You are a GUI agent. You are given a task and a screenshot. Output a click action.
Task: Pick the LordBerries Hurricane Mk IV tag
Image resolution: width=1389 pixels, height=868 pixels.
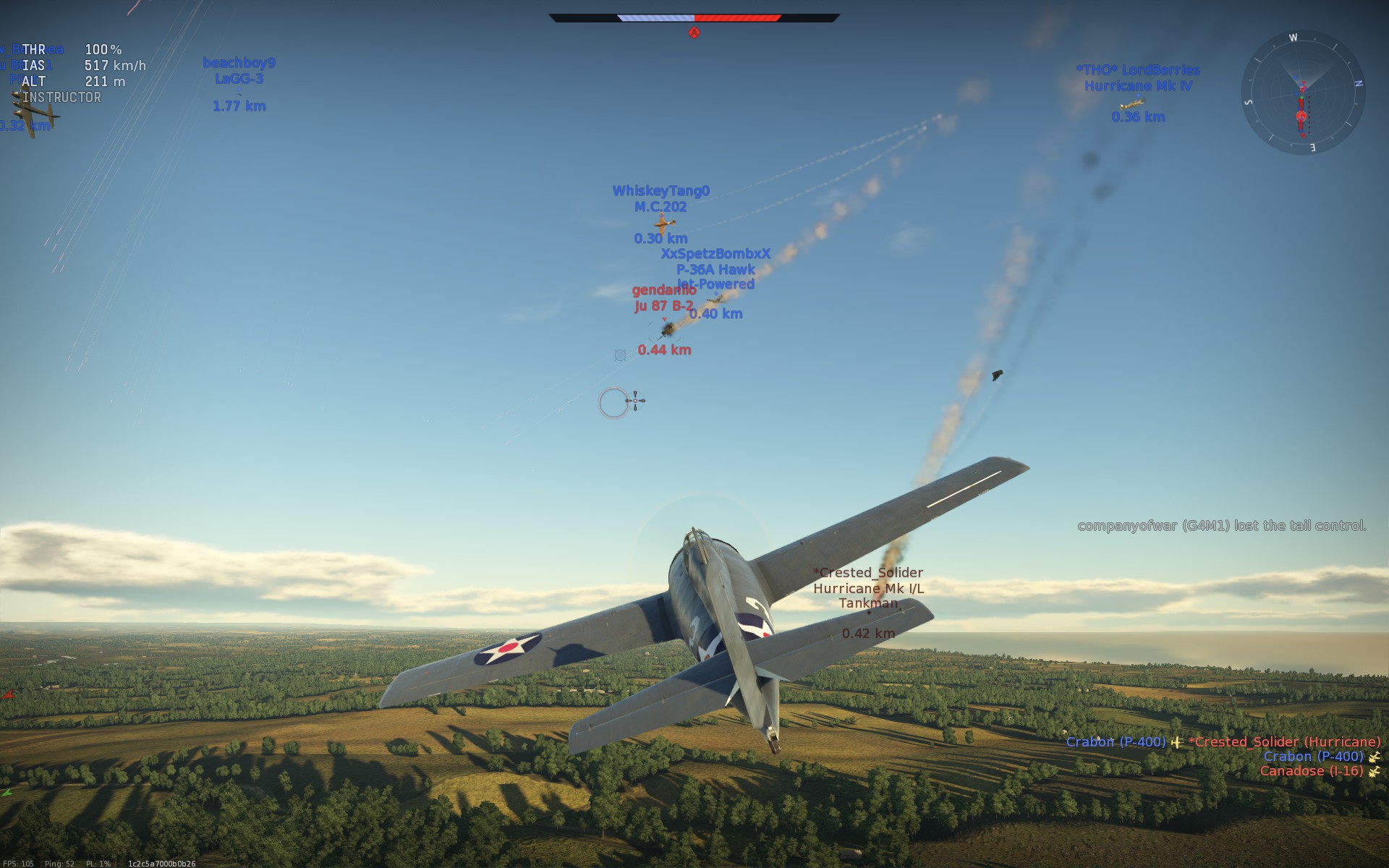(1138, 77)
